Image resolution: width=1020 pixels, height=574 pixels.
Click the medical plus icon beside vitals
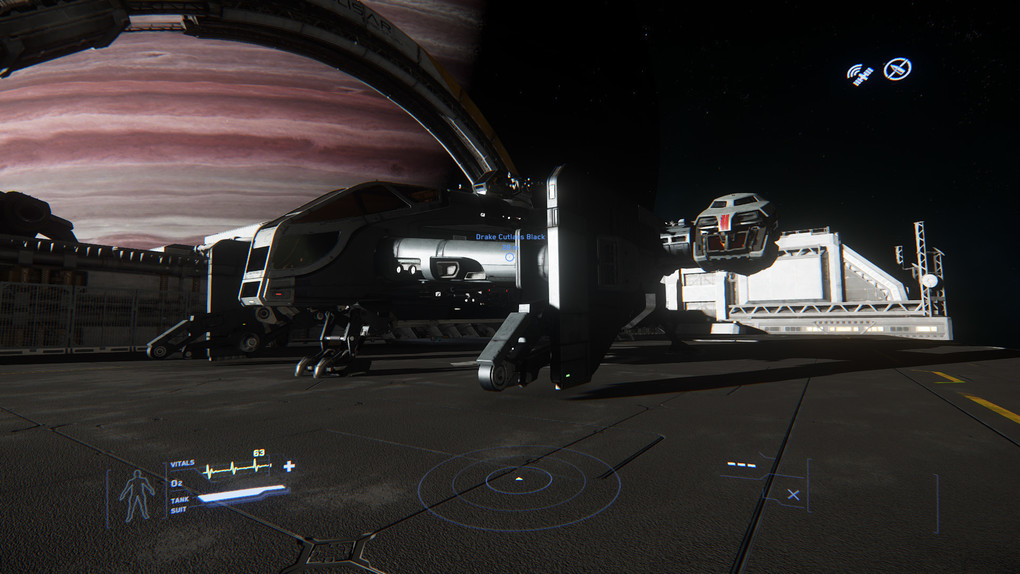click(x=289, y=466)
